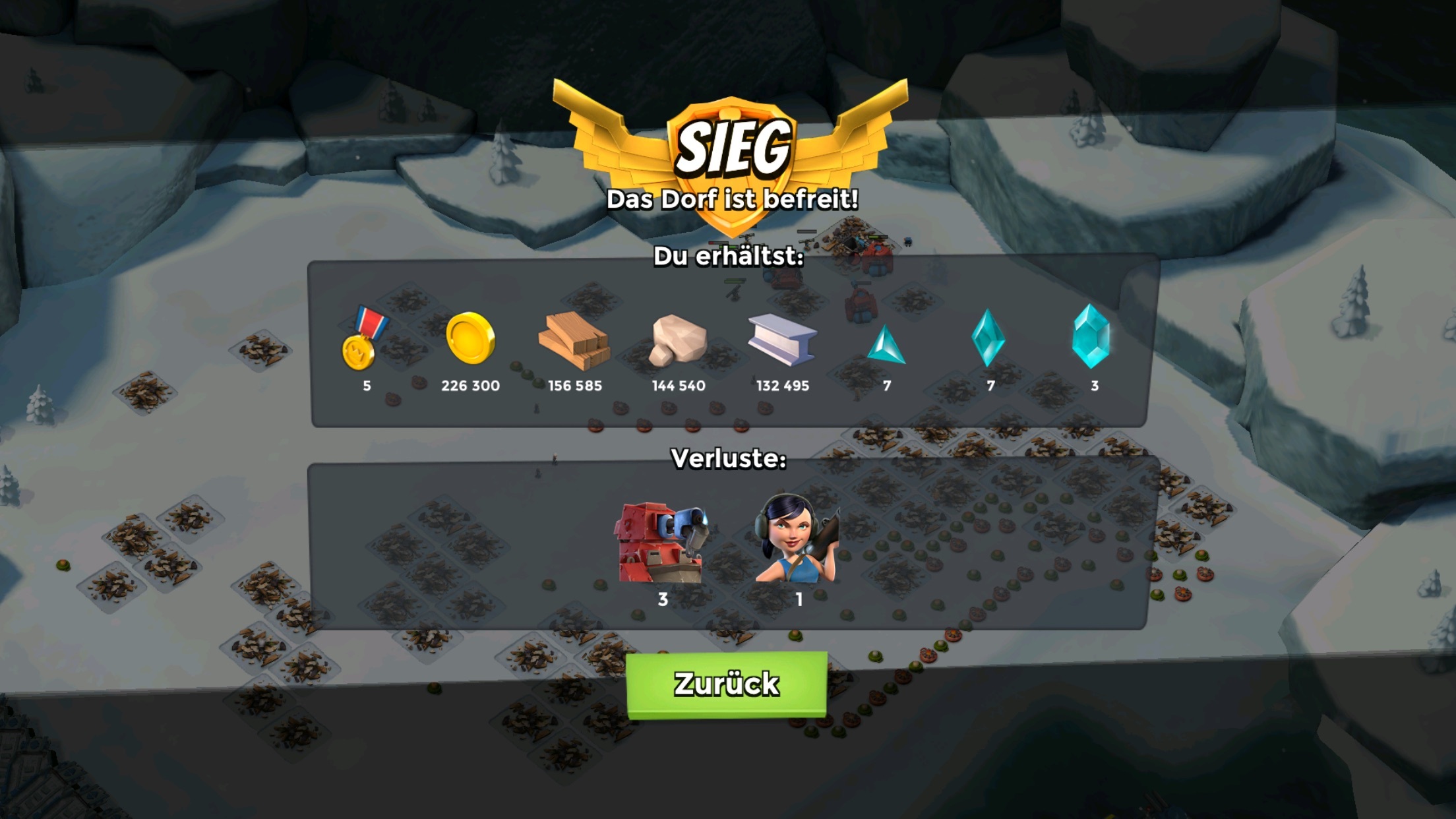Screen dimensions: 1456x819
Task: Click the green Zurück button
Action: pos(726,684)
